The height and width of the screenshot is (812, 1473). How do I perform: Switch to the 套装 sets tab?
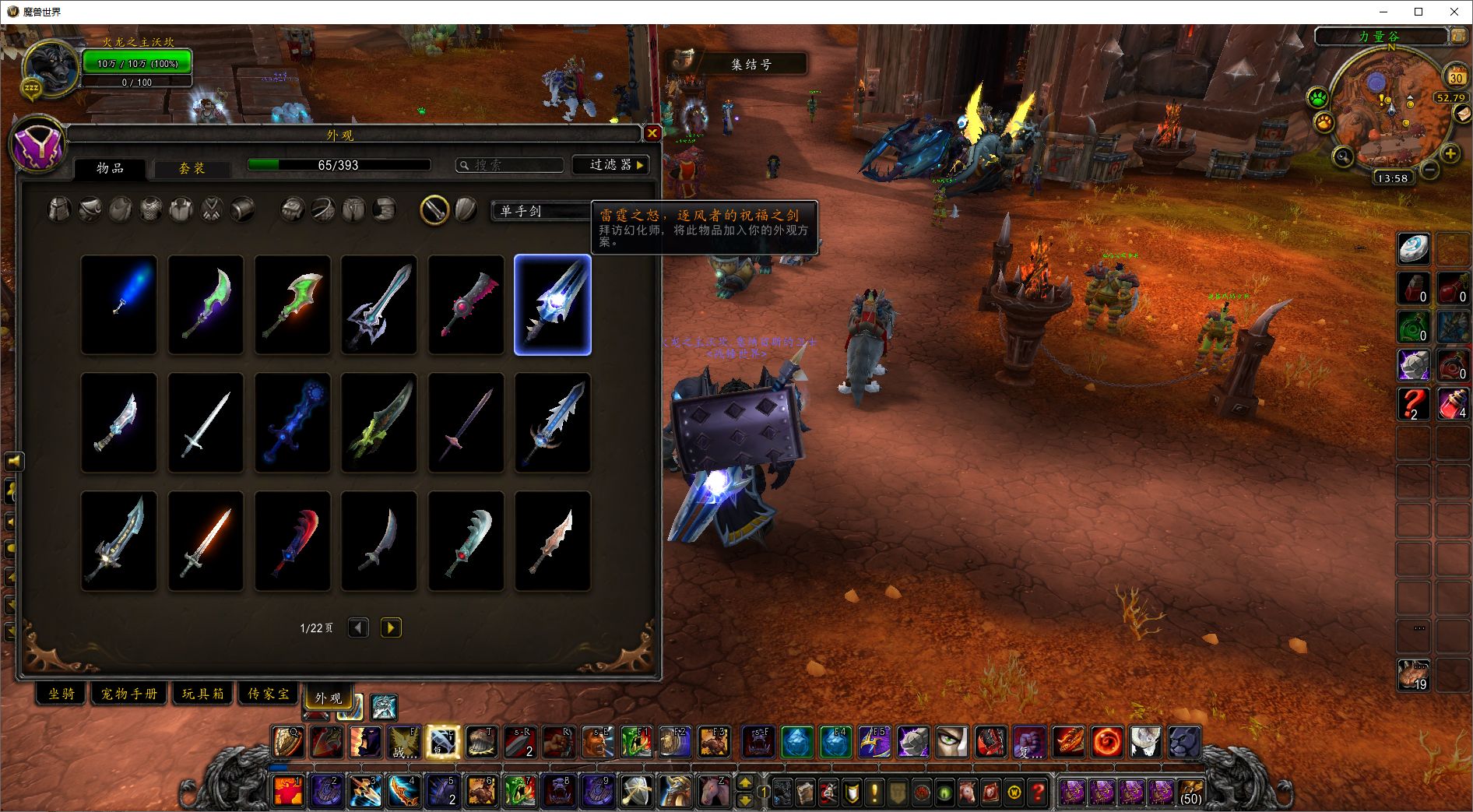coord(192,168)
